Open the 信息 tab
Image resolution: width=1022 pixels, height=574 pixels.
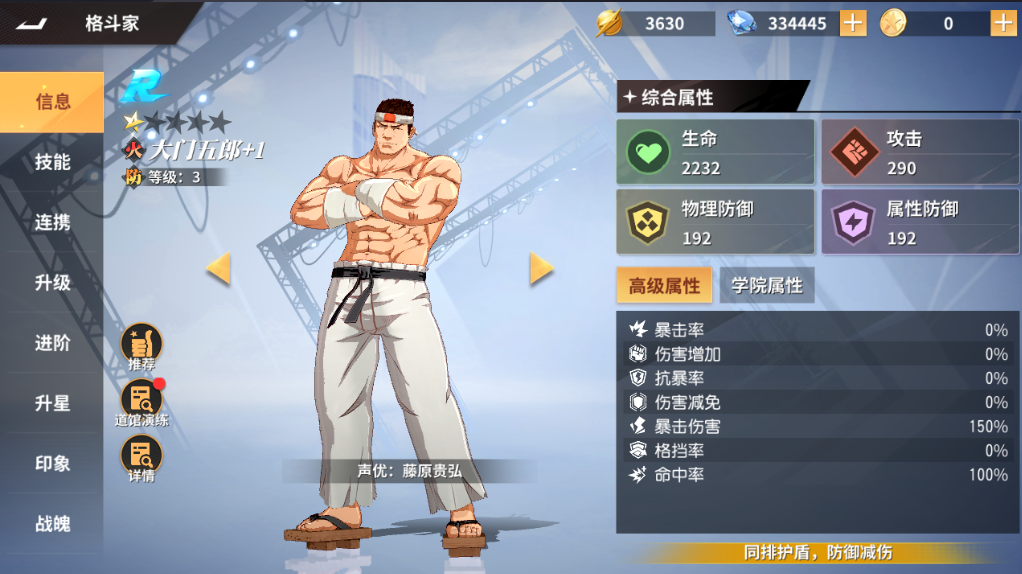(x=53, y=102)
